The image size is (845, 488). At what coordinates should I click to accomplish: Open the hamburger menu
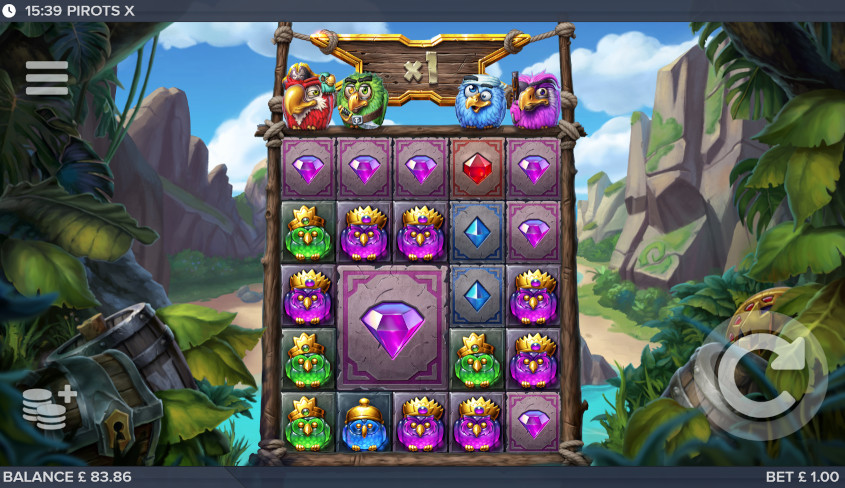coord(47,78)
